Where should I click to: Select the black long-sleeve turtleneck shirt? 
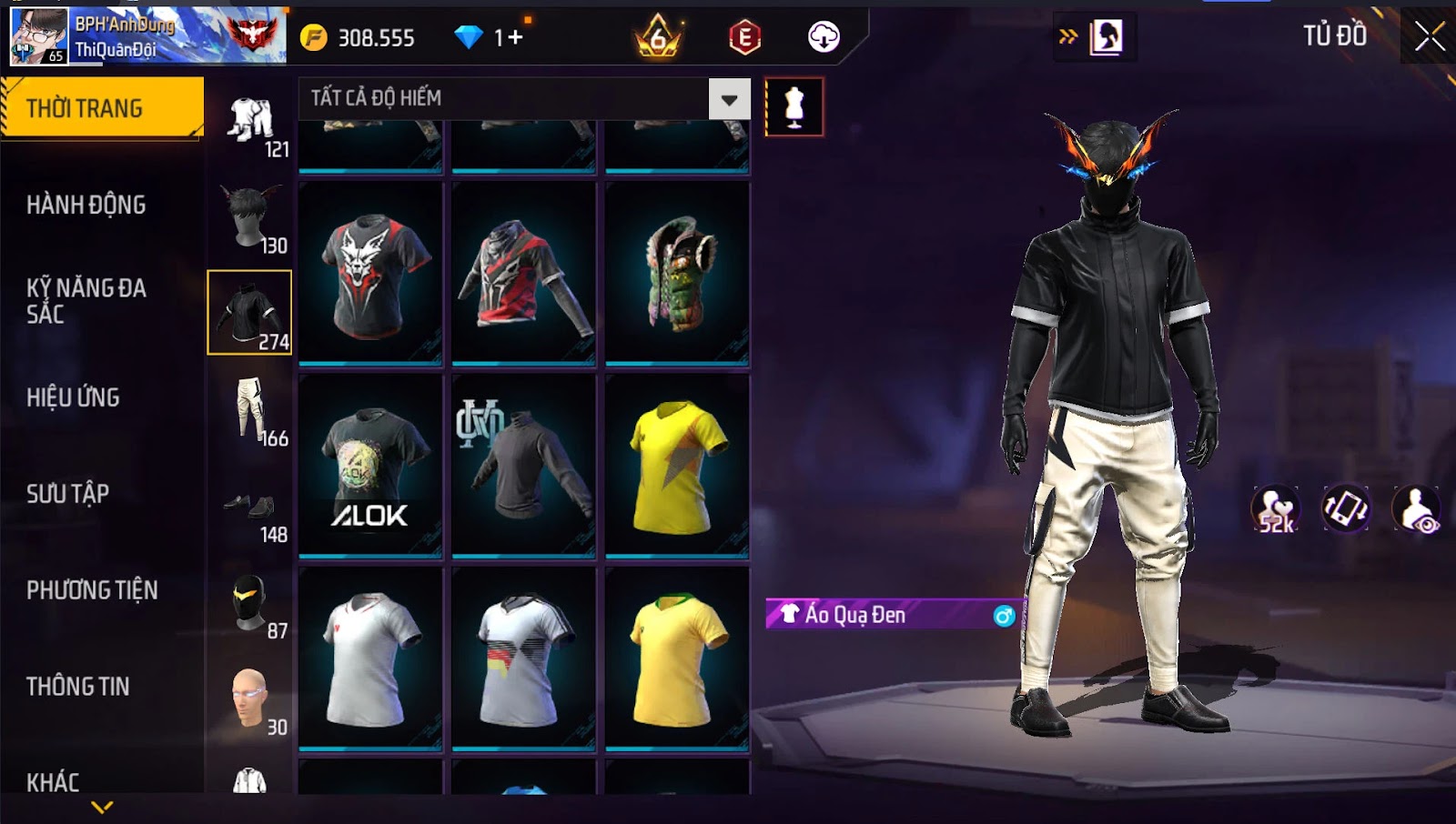coord(524,465)
